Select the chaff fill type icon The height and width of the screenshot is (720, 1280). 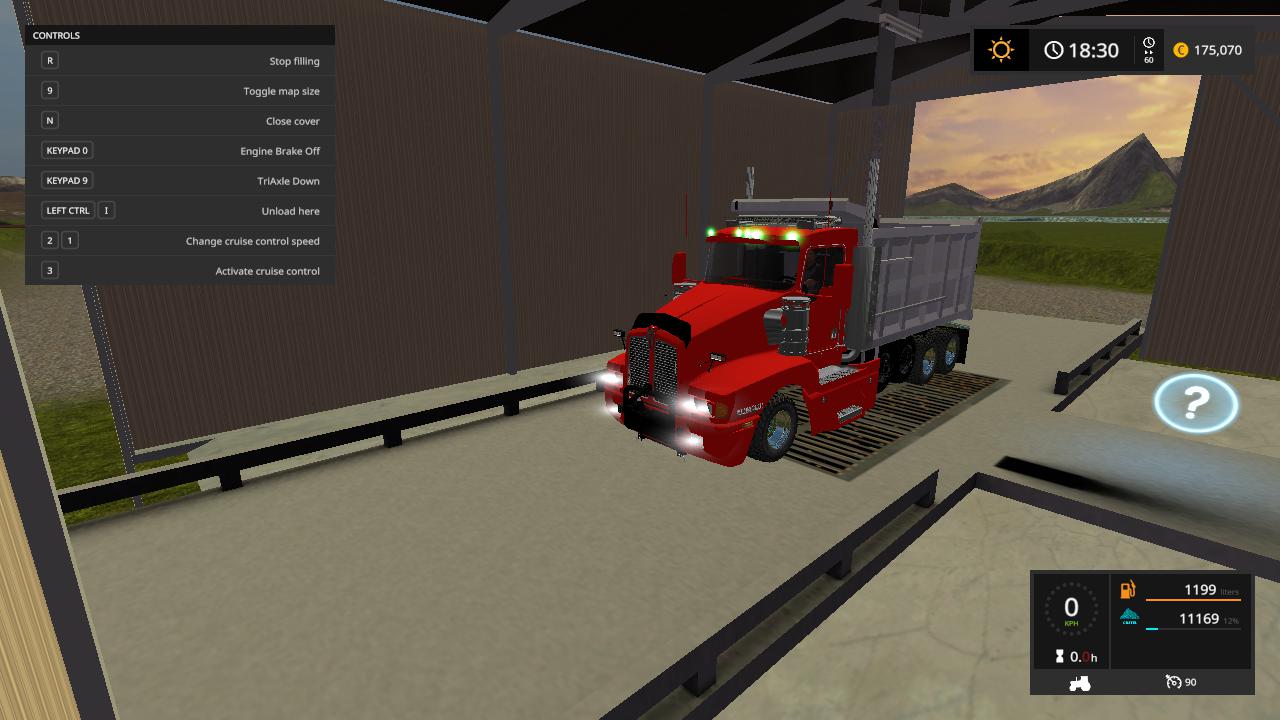1129,617
